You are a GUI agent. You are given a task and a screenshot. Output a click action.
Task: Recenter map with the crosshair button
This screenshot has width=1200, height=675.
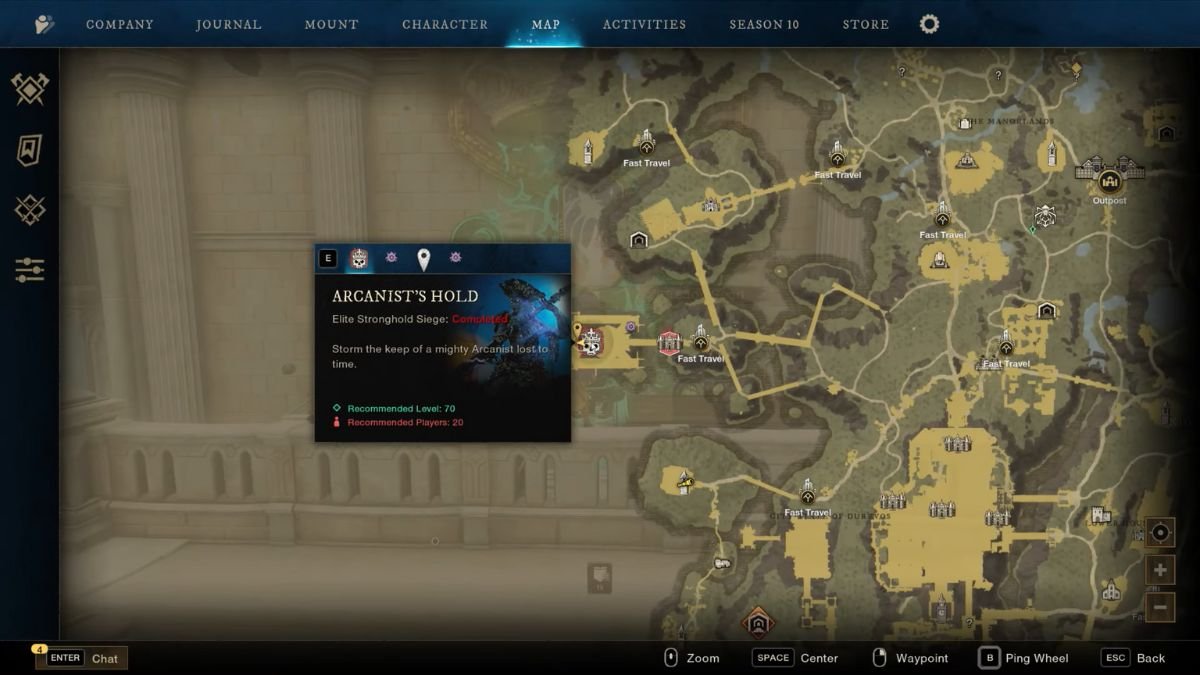tap(1160, 533)
